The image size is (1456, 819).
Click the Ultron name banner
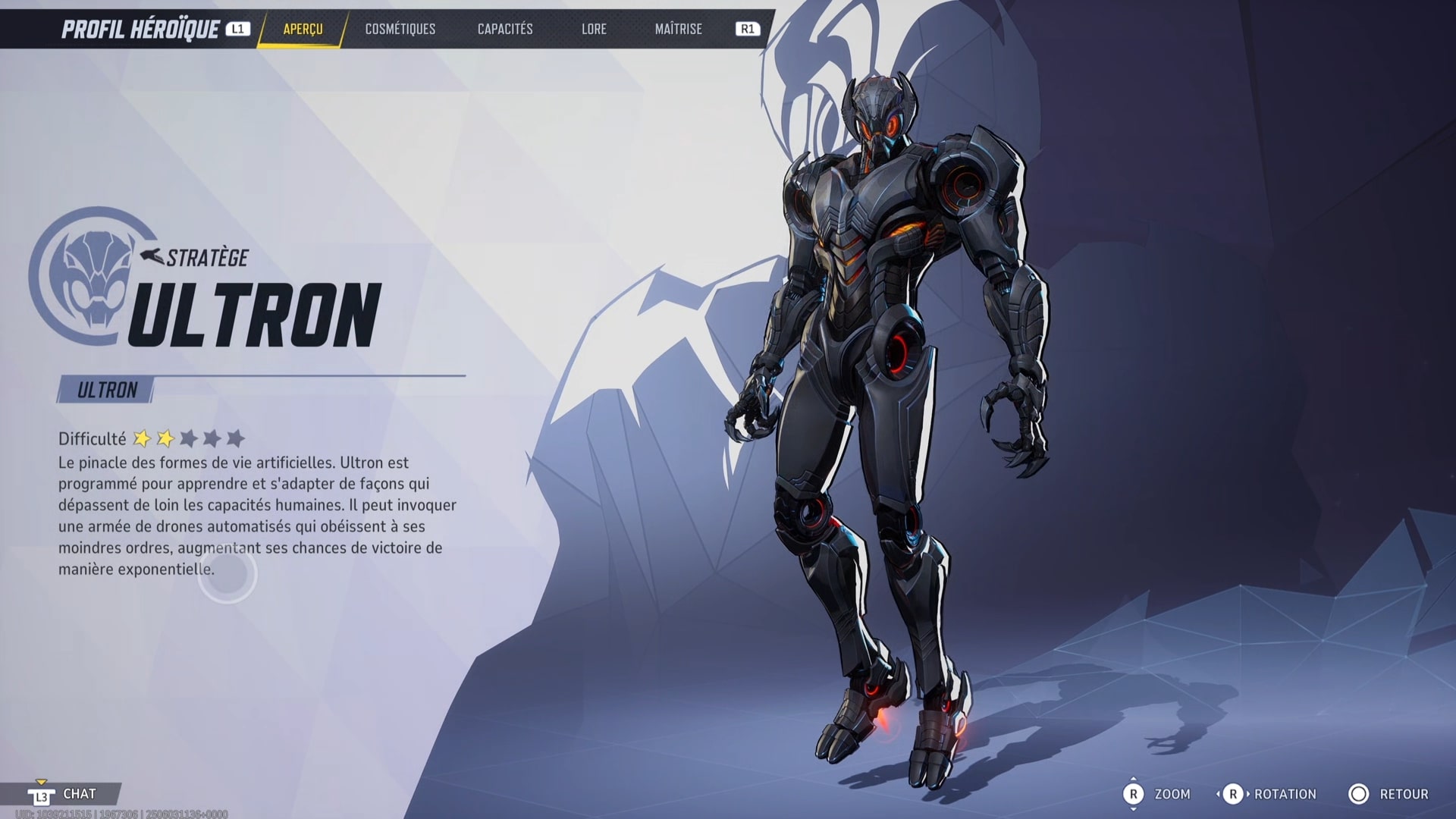[x=106, y=390]
